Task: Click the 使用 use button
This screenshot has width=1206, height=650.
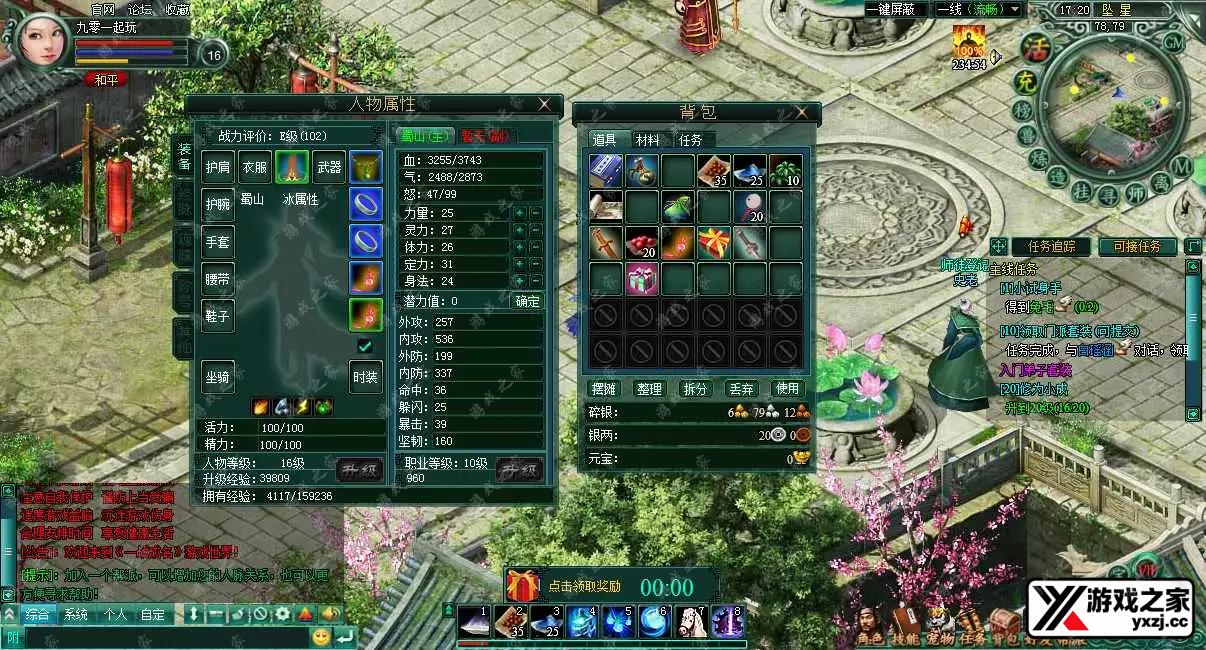Action: (787, 388)
